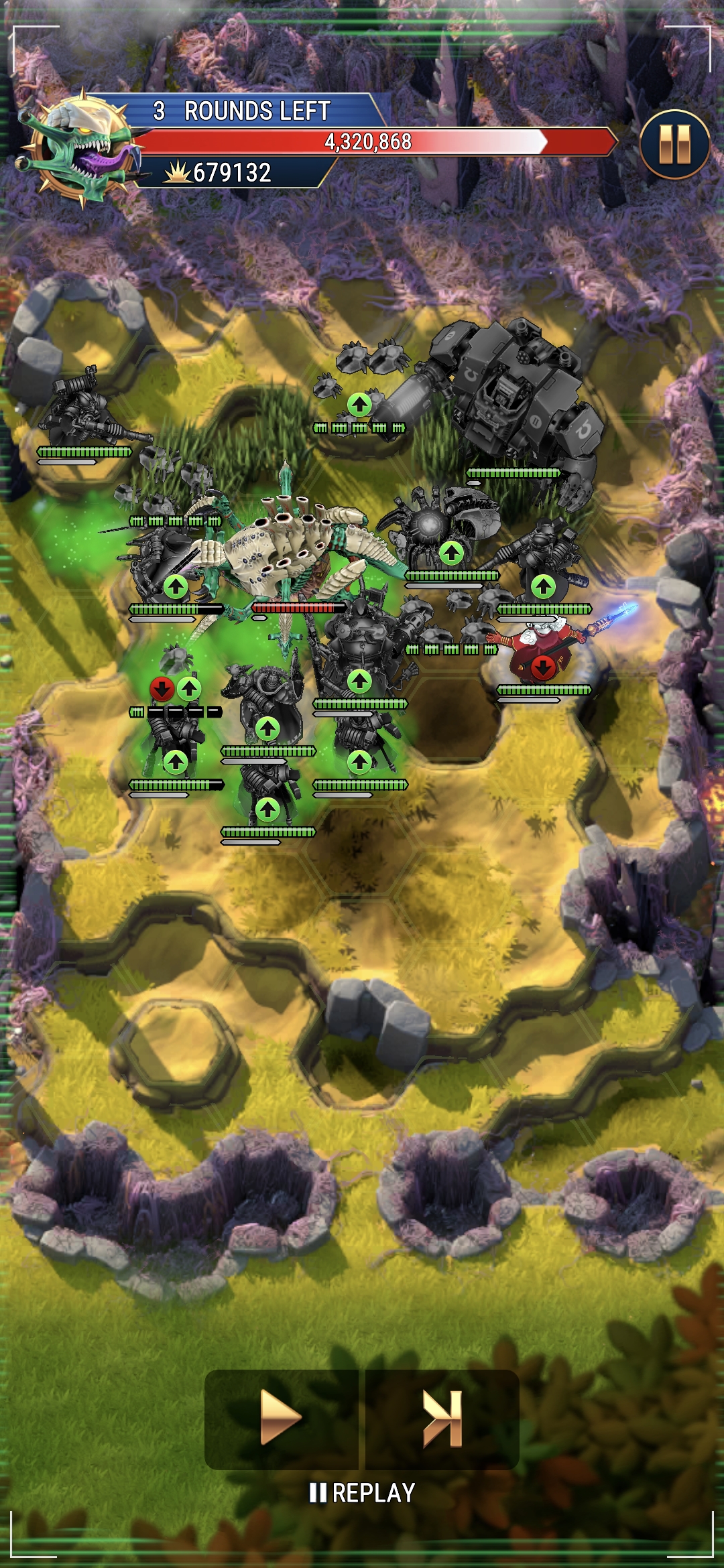This screenshot has width=724, height=1568.
Task: Skip to the end of the replay
Action: pyautogui.click(x=442, y=1418)
